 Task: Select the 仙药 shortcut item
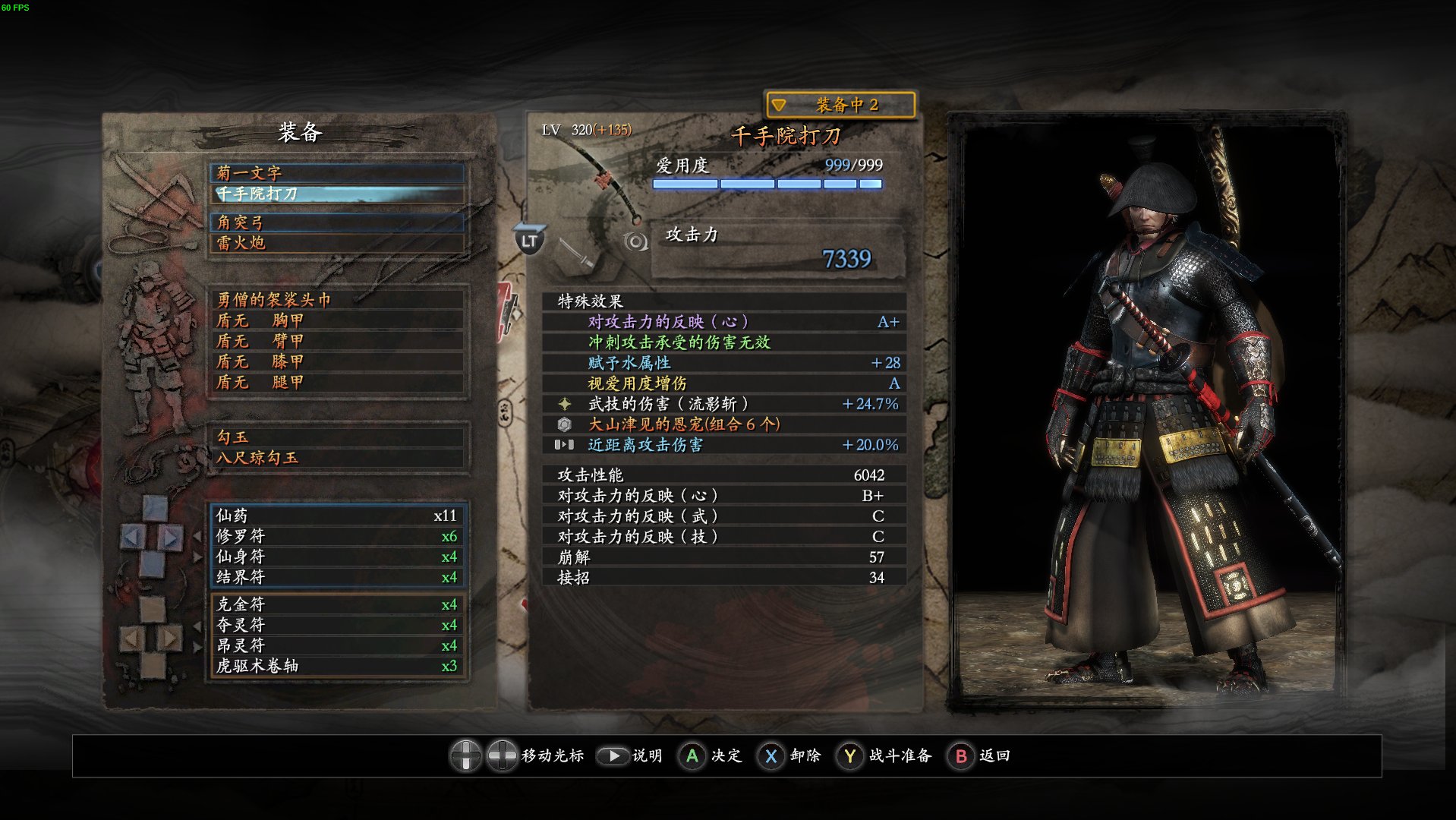coord(336,516)
